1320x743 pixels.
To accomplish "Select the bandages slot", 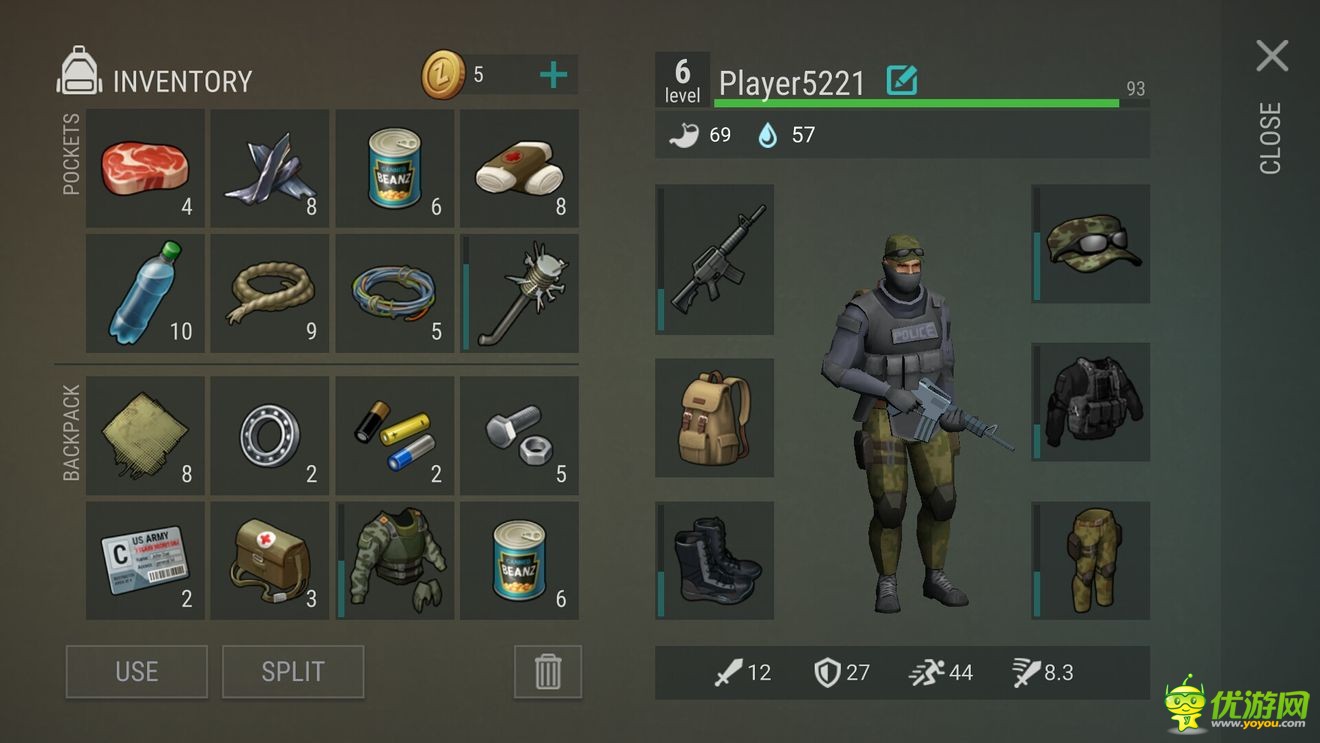I will click(519, 168).
